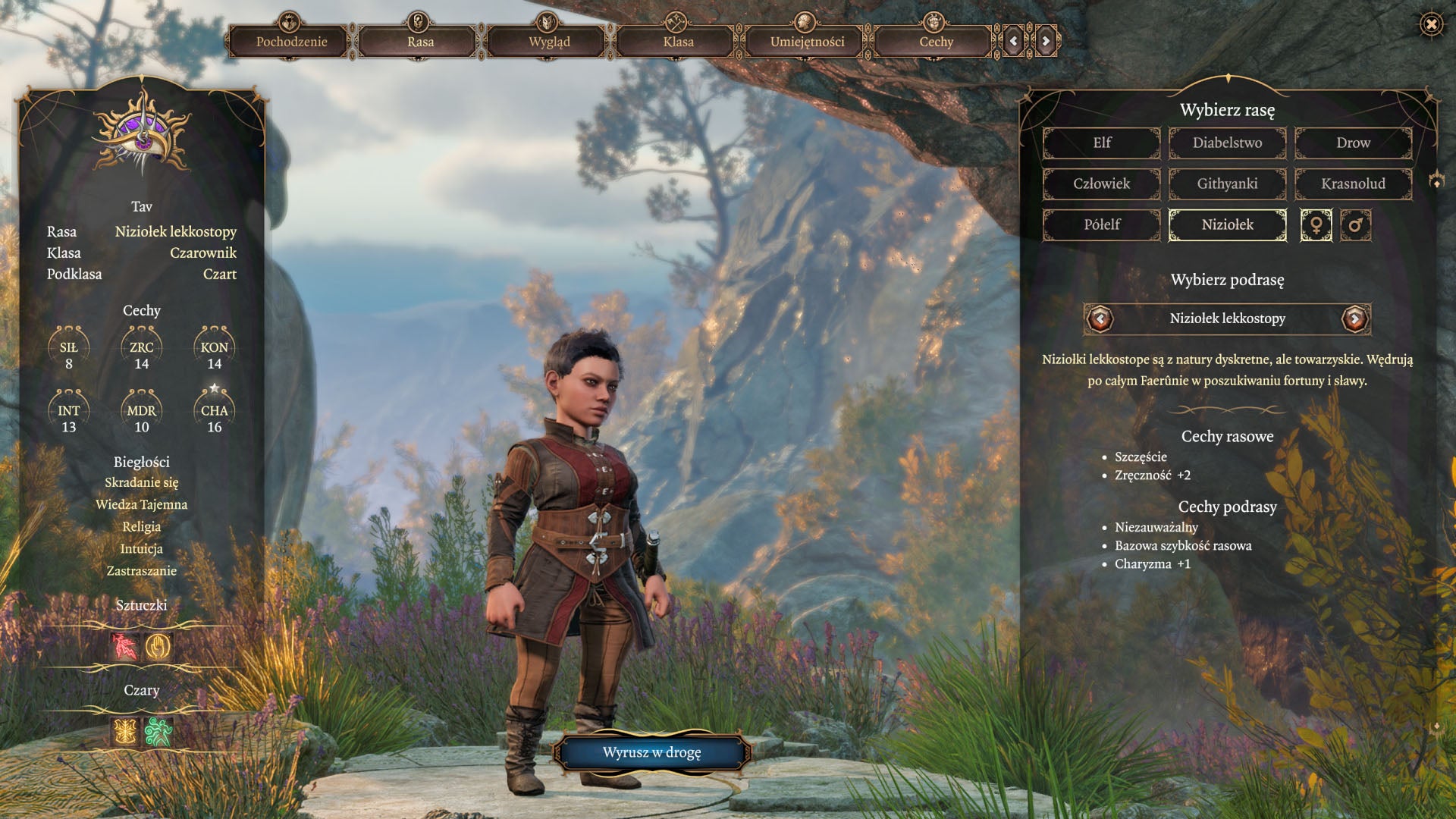
Task: Select the female gender symbol
Action: pos(1316,225)
